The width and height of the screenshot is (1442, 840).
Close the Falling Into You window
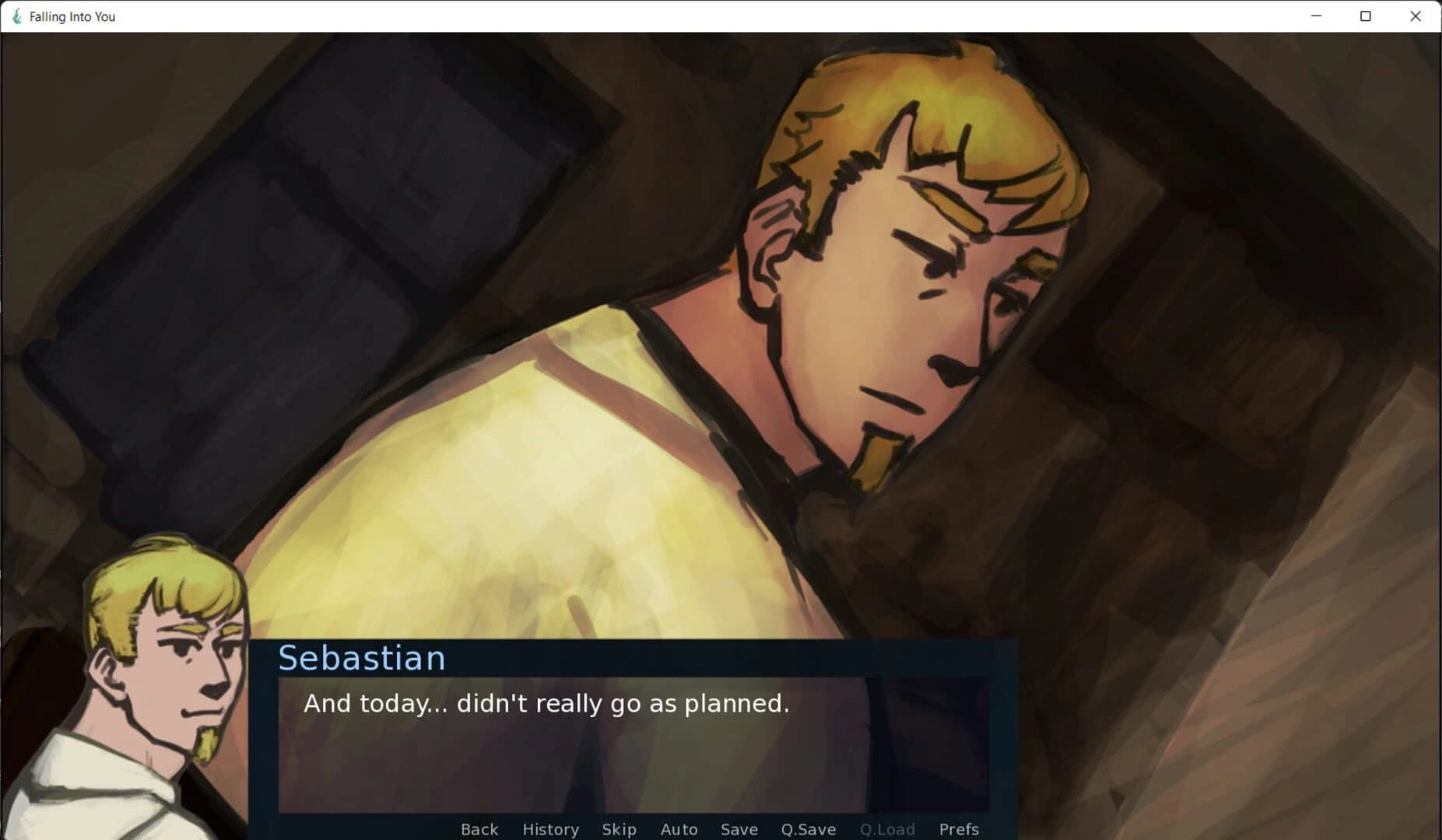click(x=1416, y=16)
